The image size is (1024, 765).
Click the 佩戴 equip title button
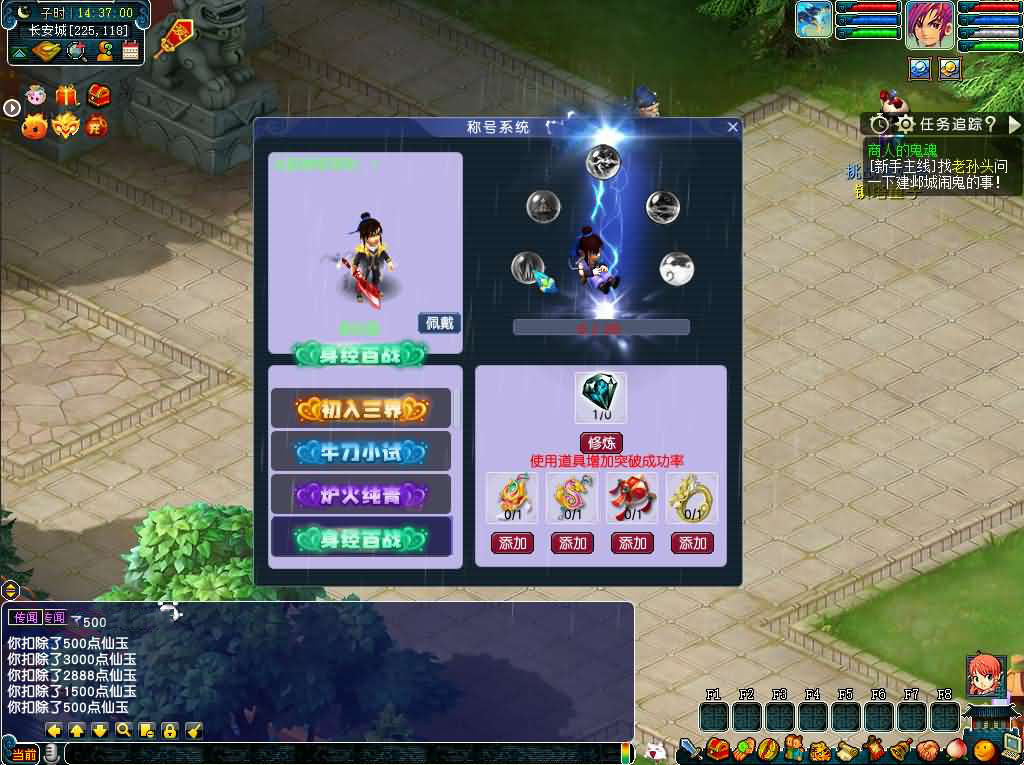coord(439,323)
